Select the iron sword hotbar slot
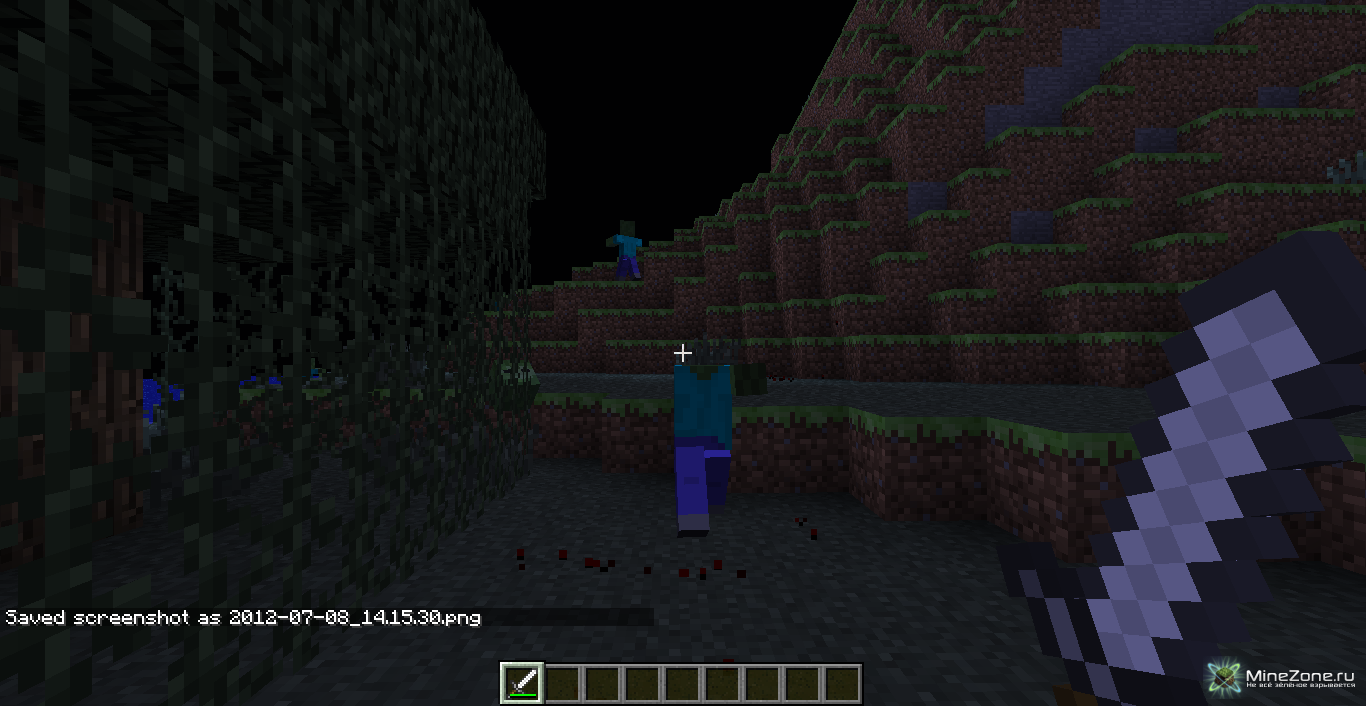 coord(522,684)
